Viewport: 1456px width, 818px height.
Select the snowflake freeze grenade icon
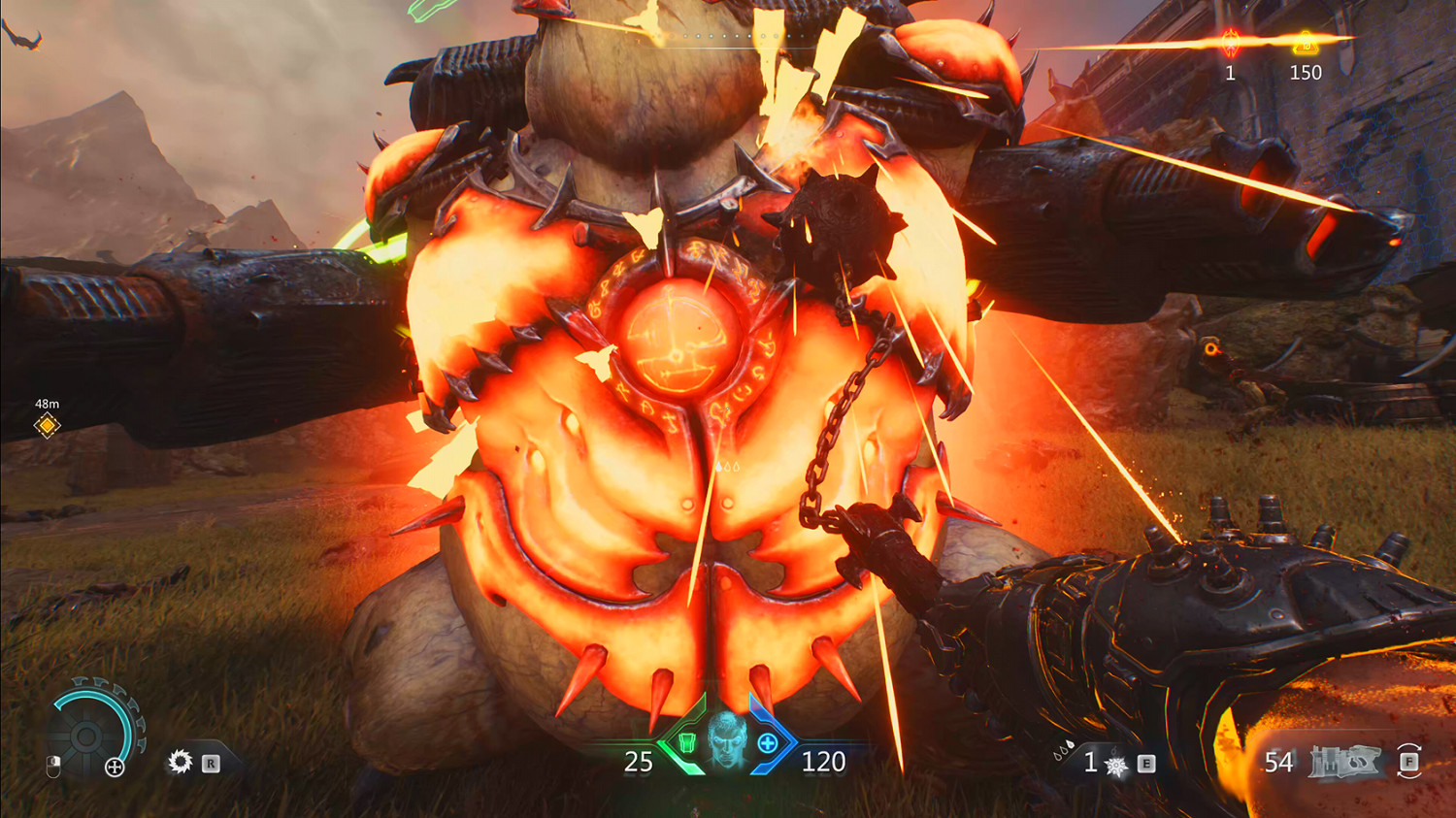1115,764
